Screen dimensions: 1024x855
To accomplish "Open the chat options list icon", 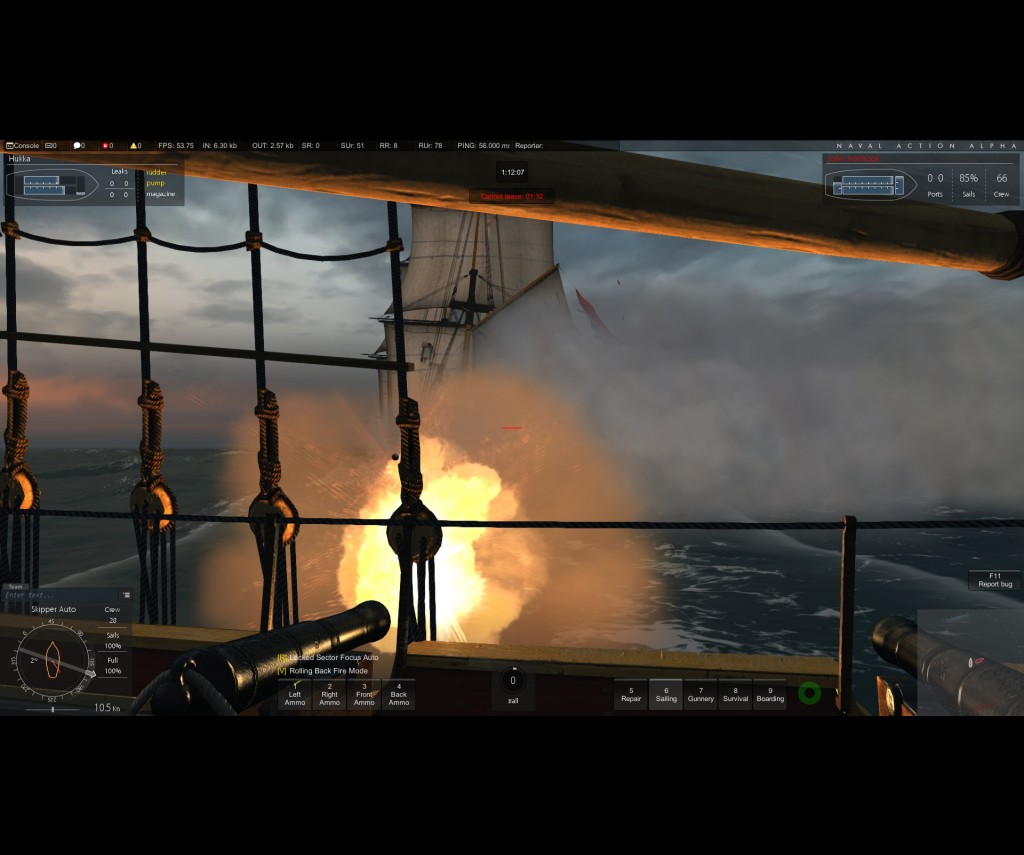I will (126, 596).
